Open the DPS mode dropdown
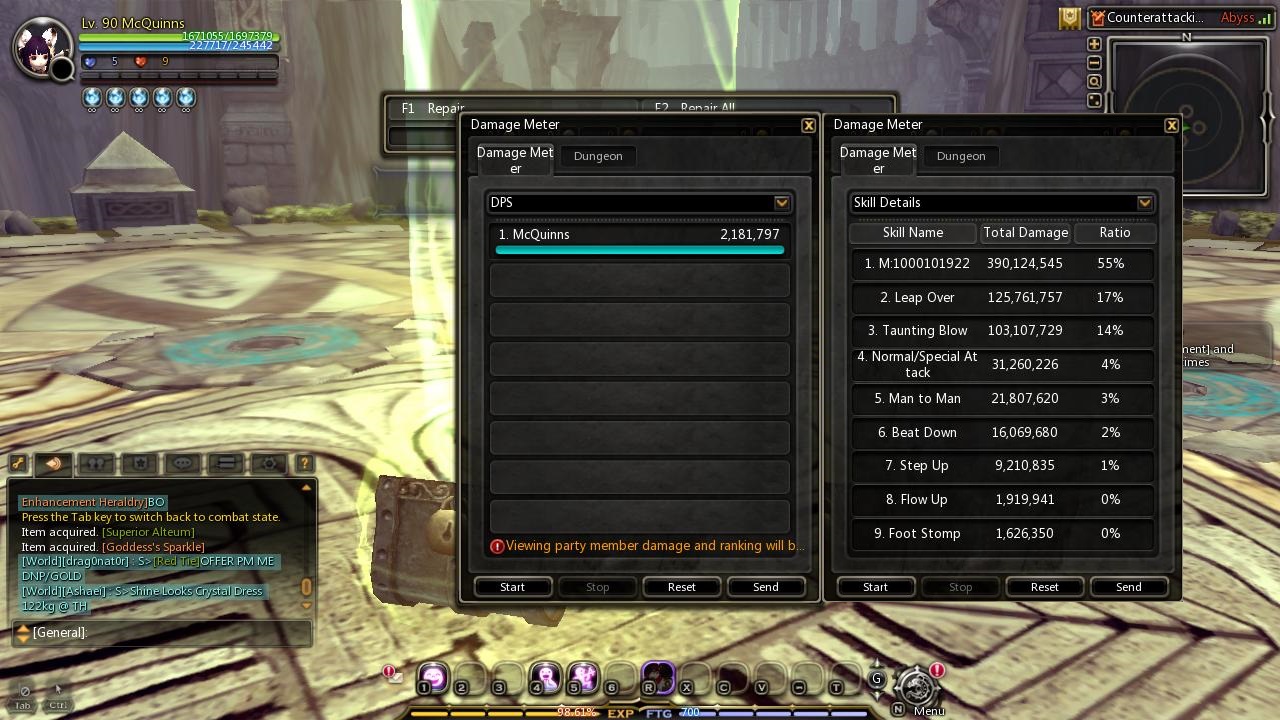This screenshot has height=720, width=1280. pyautogui.click(x=782, y=202)
